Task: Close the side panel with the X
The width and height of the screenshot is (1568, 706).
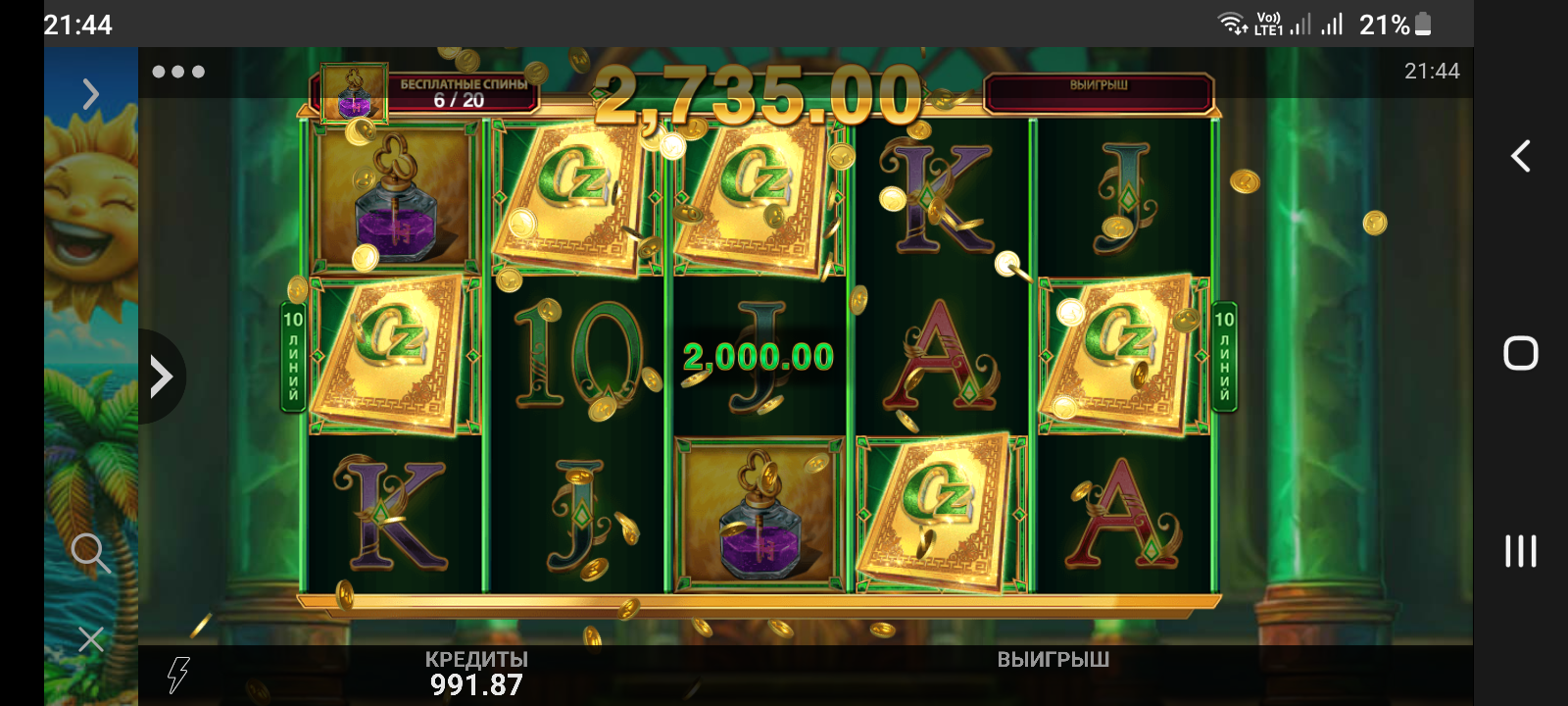Action: point(91,639)
